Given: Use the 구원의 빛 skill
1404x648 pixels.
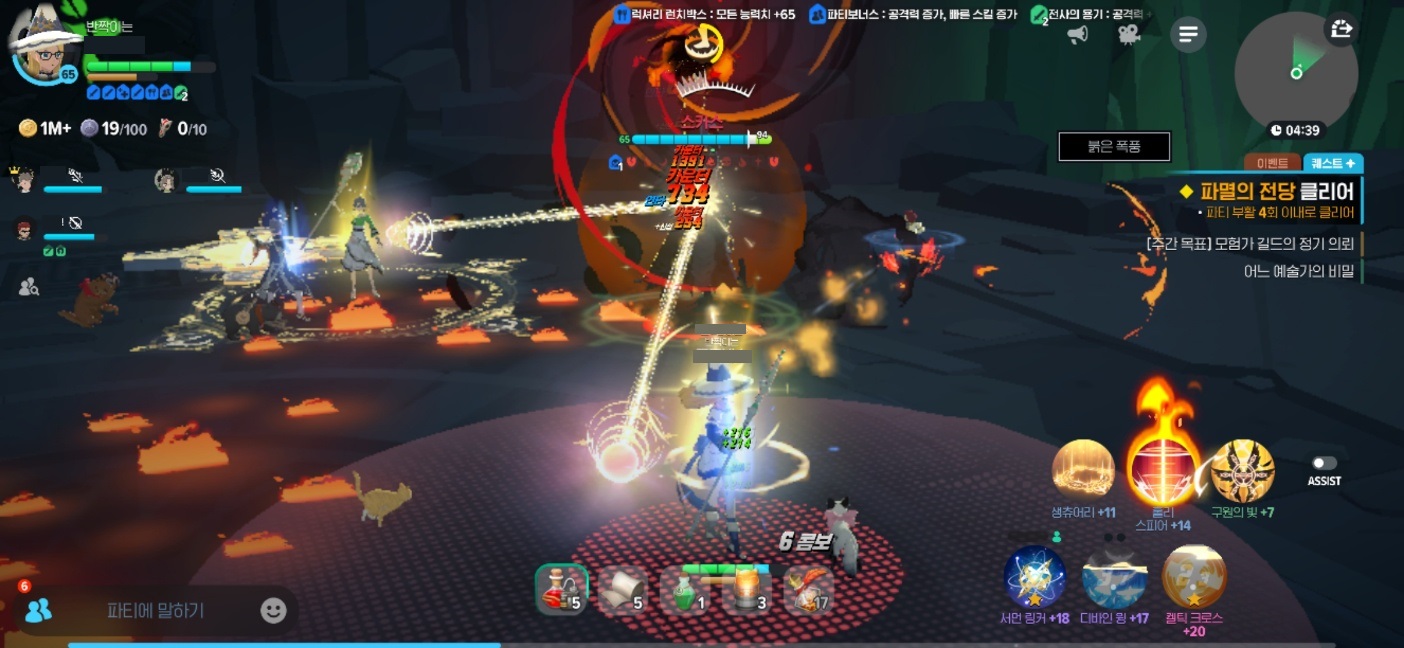Looking at the screenshot, I should 1242,471.
